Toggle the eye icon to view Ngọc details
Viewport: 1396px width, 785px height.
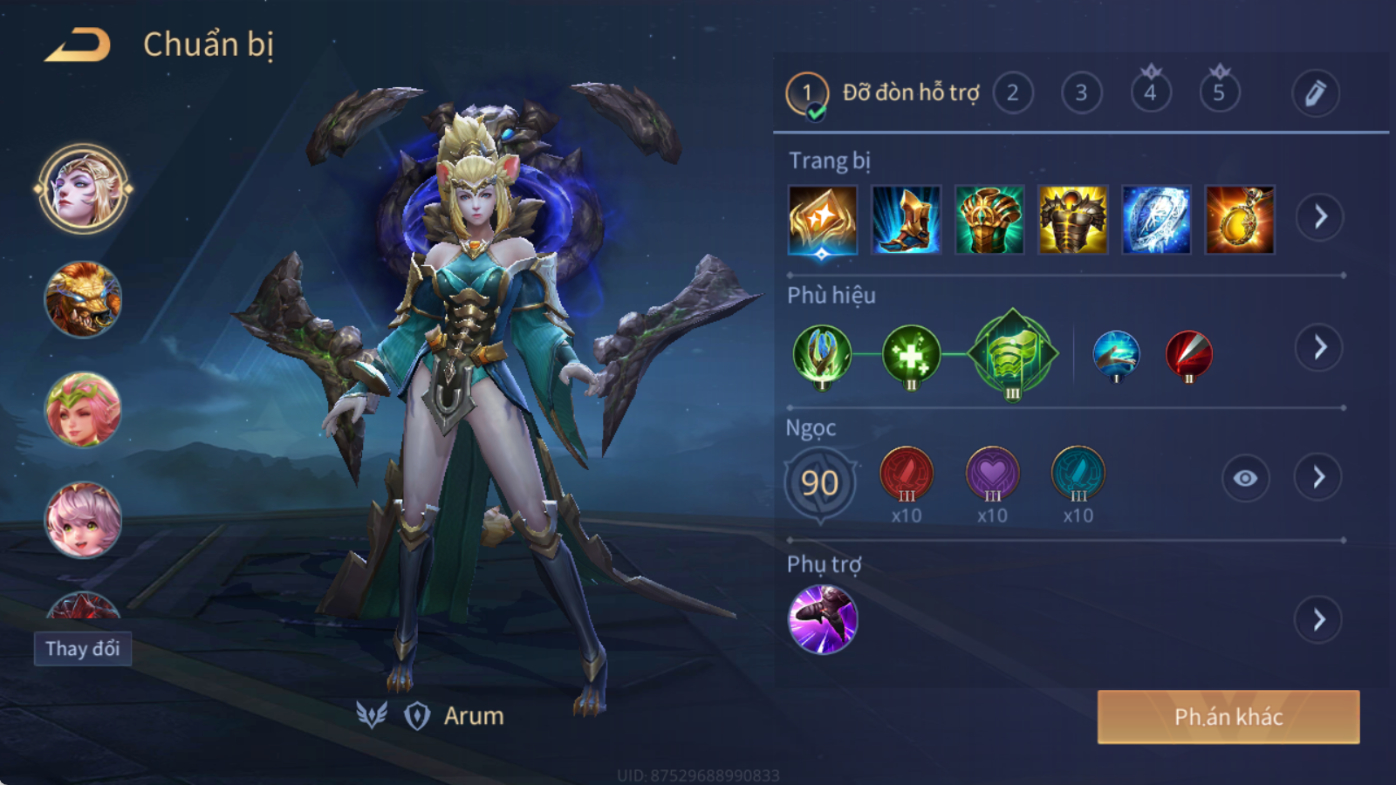click(1245, 478)
